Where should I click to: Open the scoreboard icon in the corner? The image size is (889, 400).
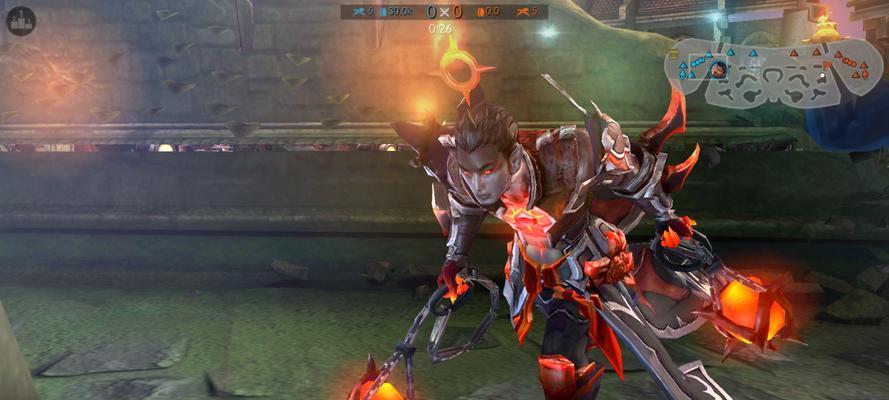pyautogui.click(x=21, y=21)
